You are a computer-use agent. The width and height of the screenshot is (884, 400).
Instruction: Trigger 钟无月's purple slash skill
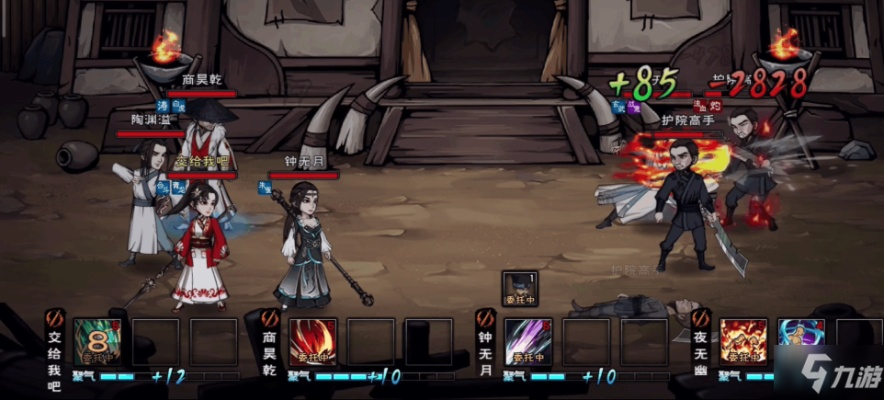point(528,342)
